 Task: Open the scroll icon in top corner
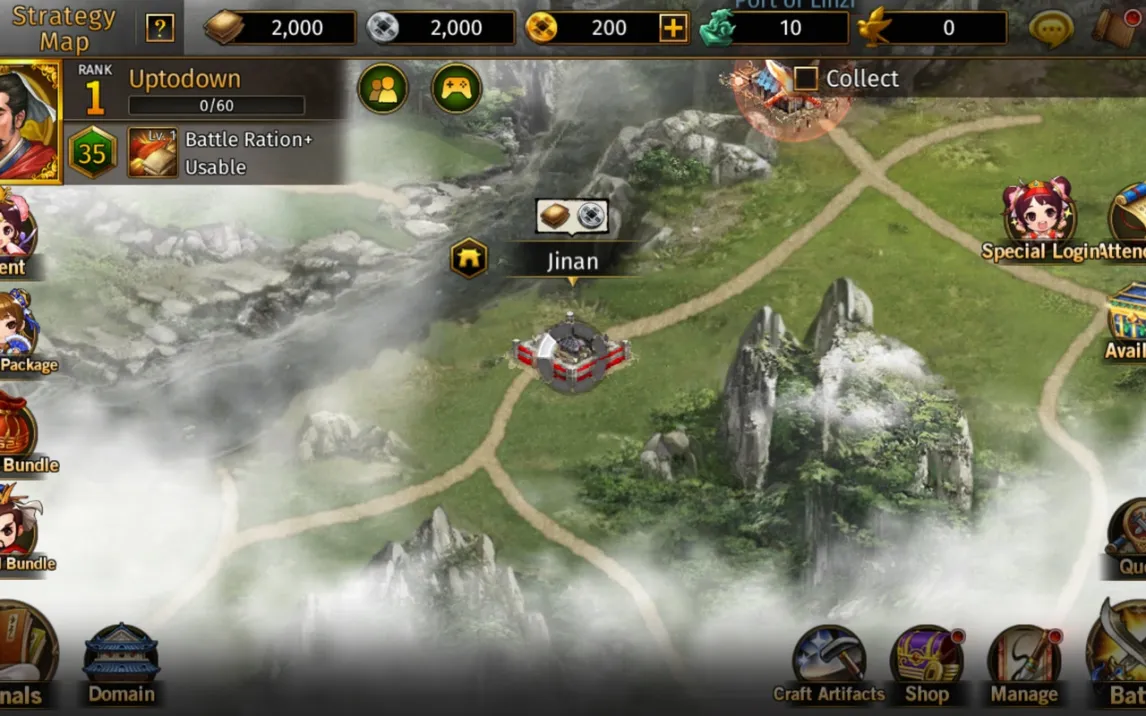[x=1118, y=27]
